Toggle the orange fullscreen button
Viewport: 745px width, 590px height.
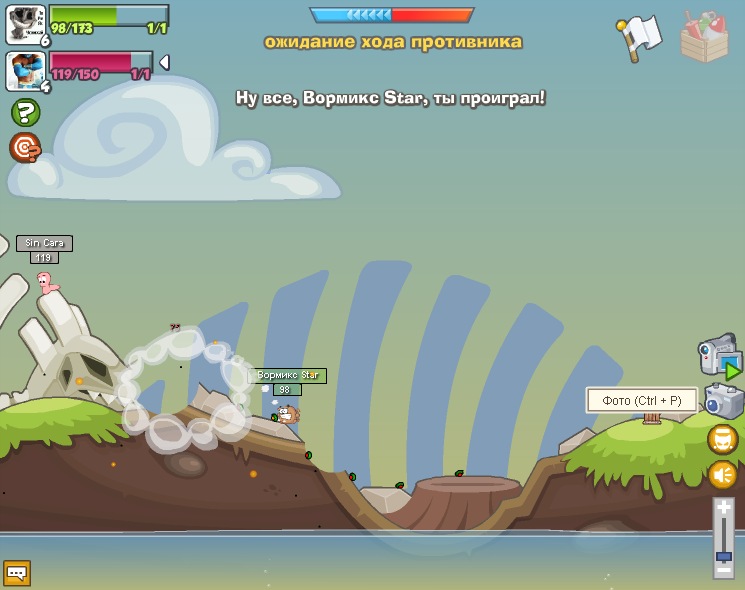click(x=722, y=439)
